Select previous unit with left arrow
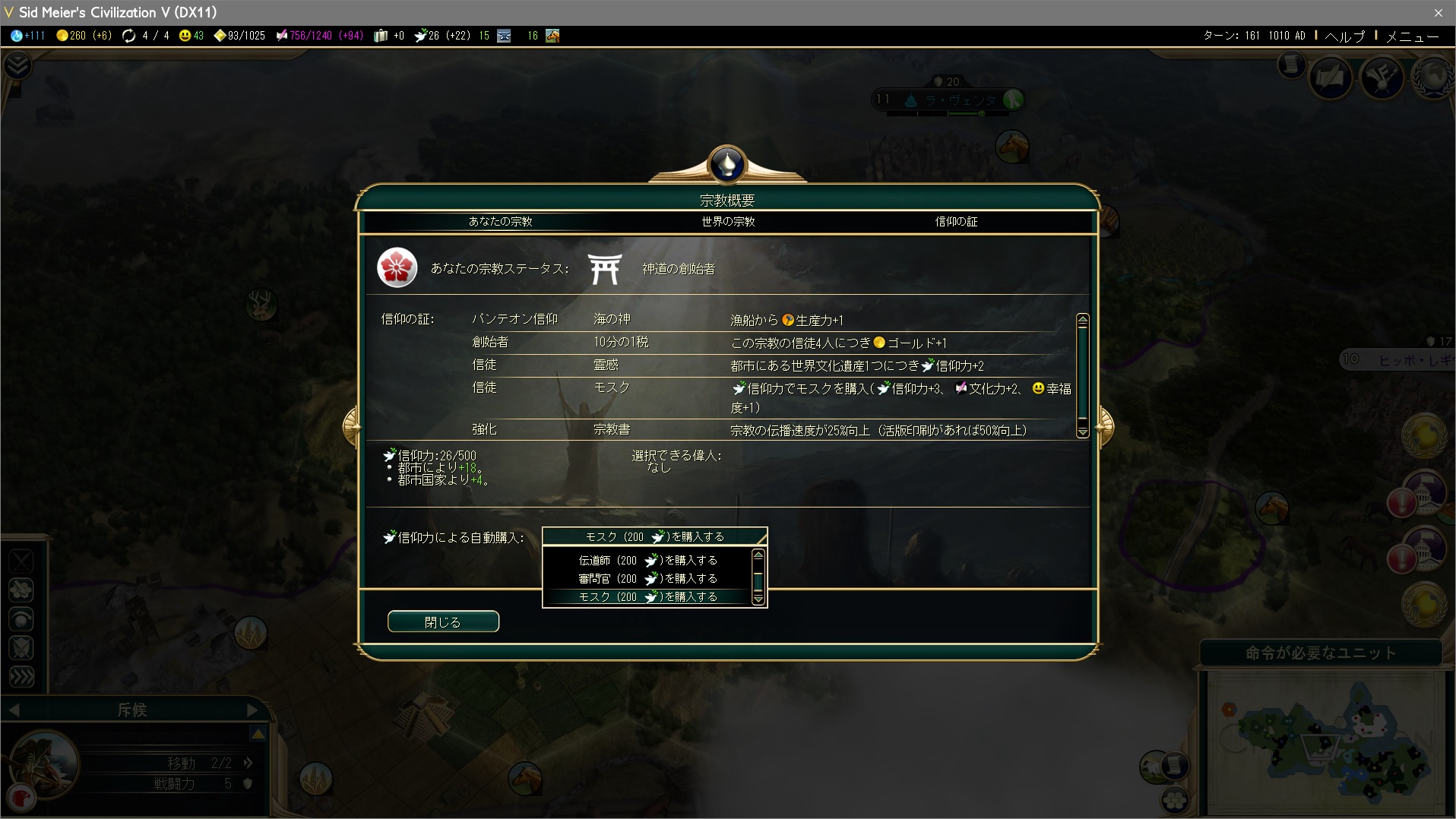Viewport: 1456px width, 819px height. (x=14, y=710)
